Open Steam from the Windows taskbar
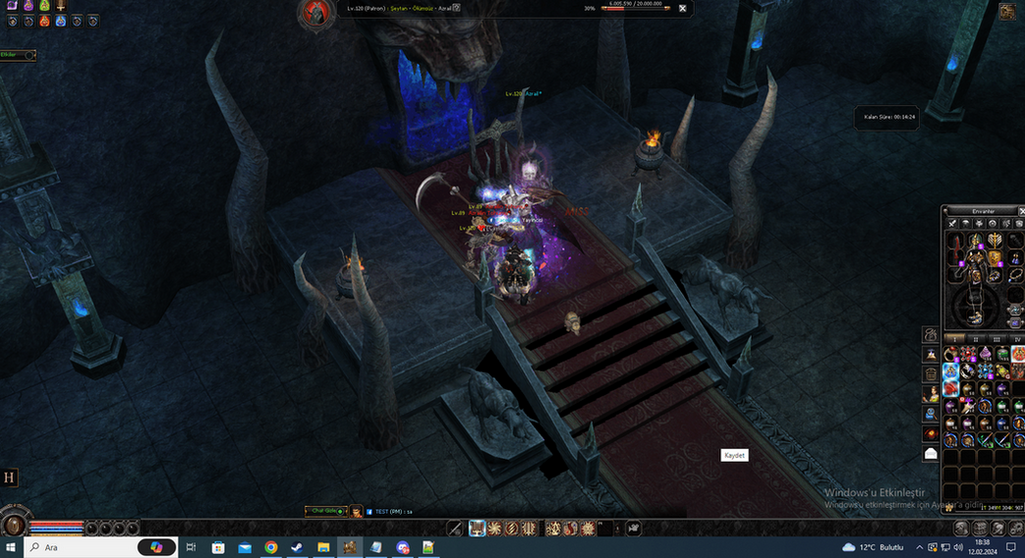This screenshot has height=558, width=1025. click(297, 548)
